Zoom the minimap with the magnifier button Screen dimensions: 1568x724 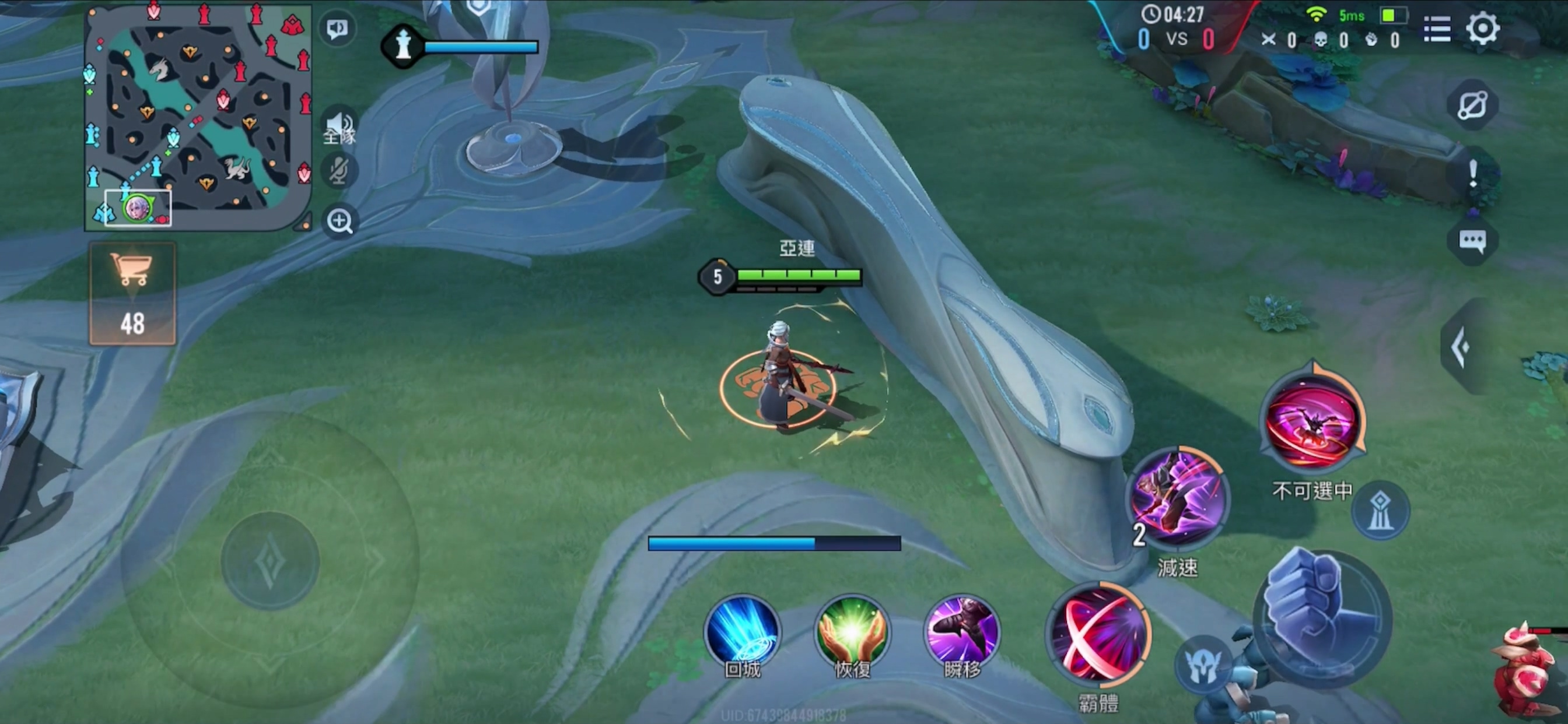pyautogui.click(x=339, y=221)
